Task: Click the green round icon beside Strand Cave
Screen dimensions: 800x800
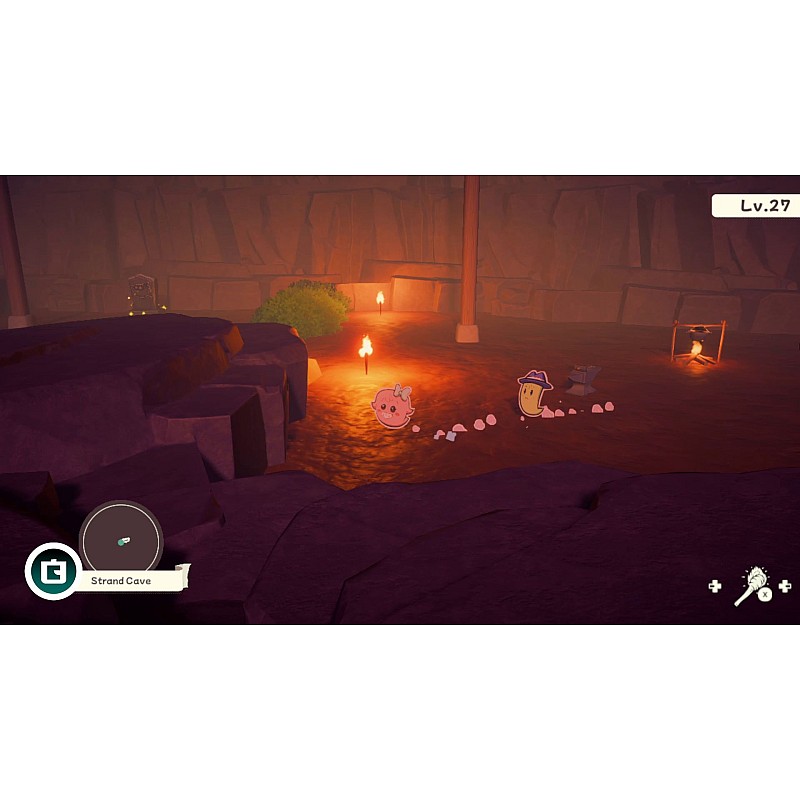Action: click(x=52, y=571)
